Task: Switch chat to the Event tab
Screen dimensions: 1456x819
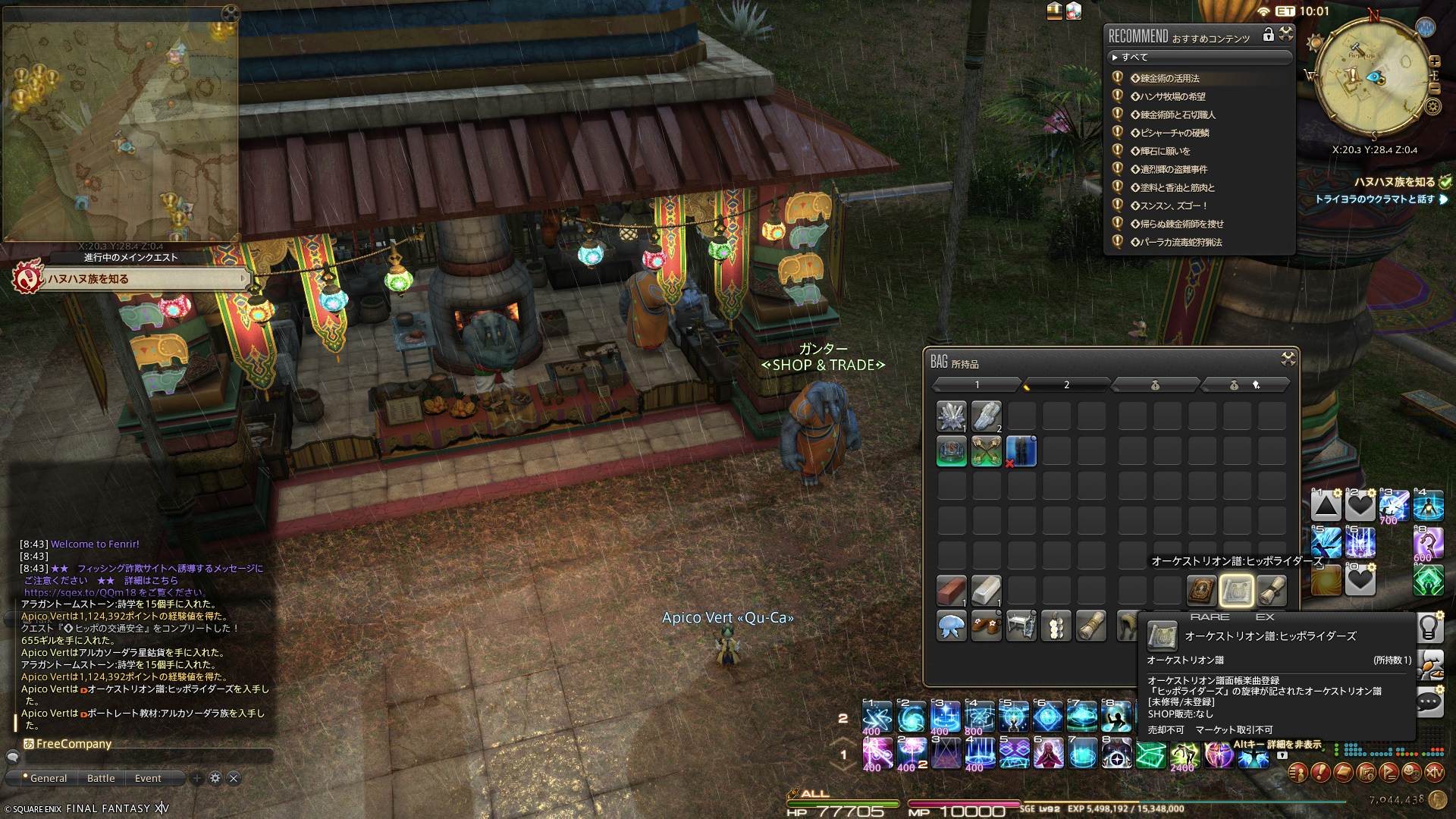Action: point(148,778)
